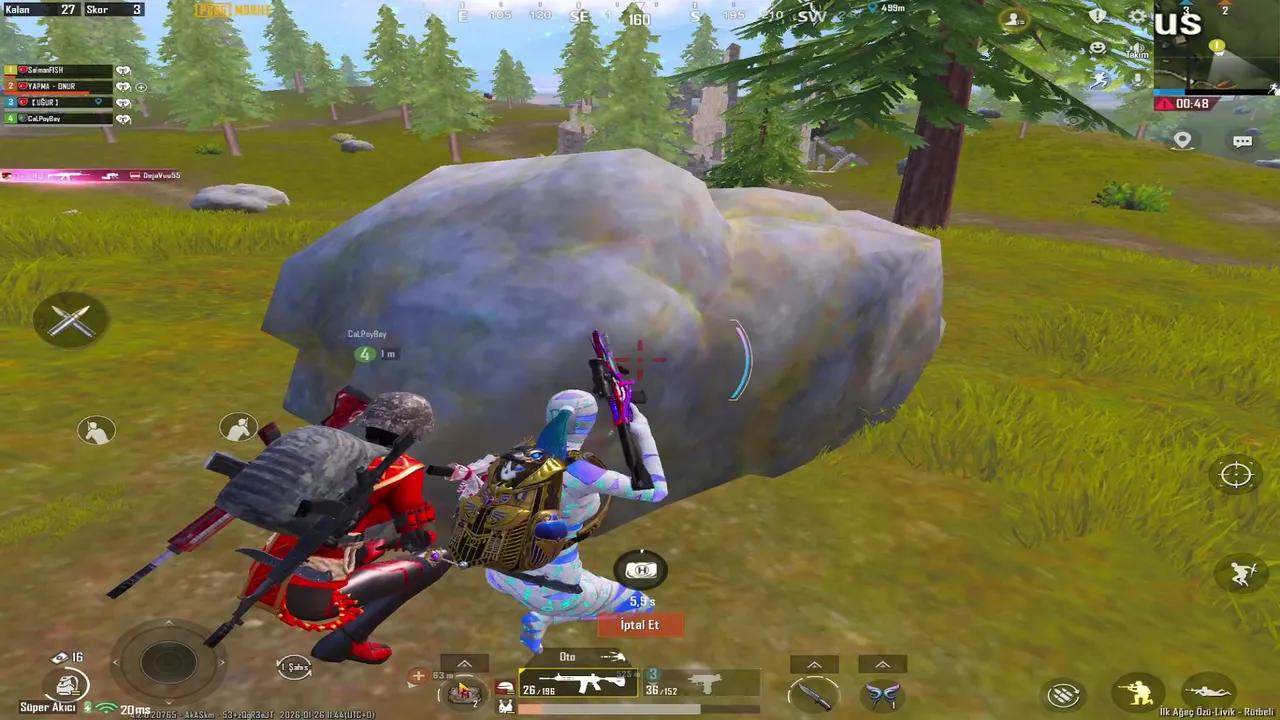Open the emote wheel smiley icon
This screenshot has width=1280, height=720.
(x=1097, y=48)
